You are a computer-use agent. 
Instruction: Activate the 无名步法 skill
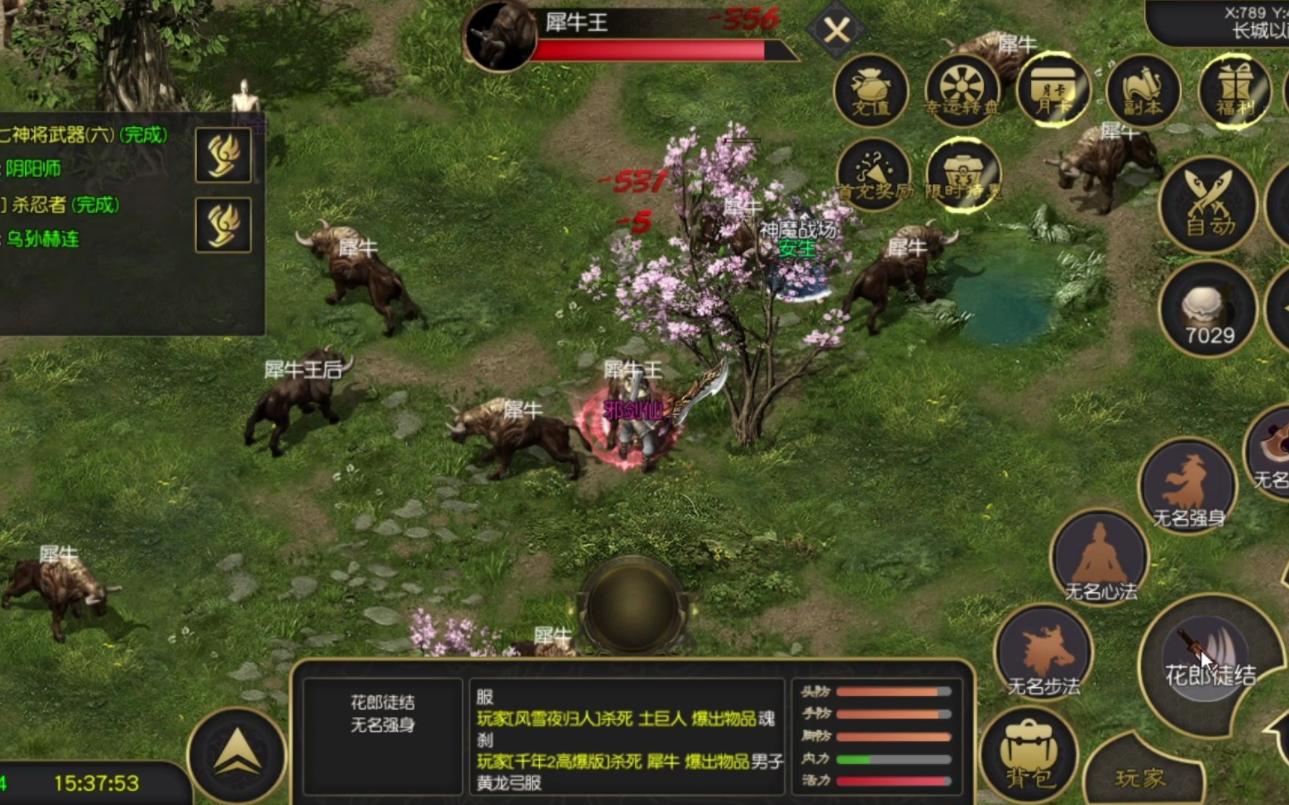tap(1043, 653)
